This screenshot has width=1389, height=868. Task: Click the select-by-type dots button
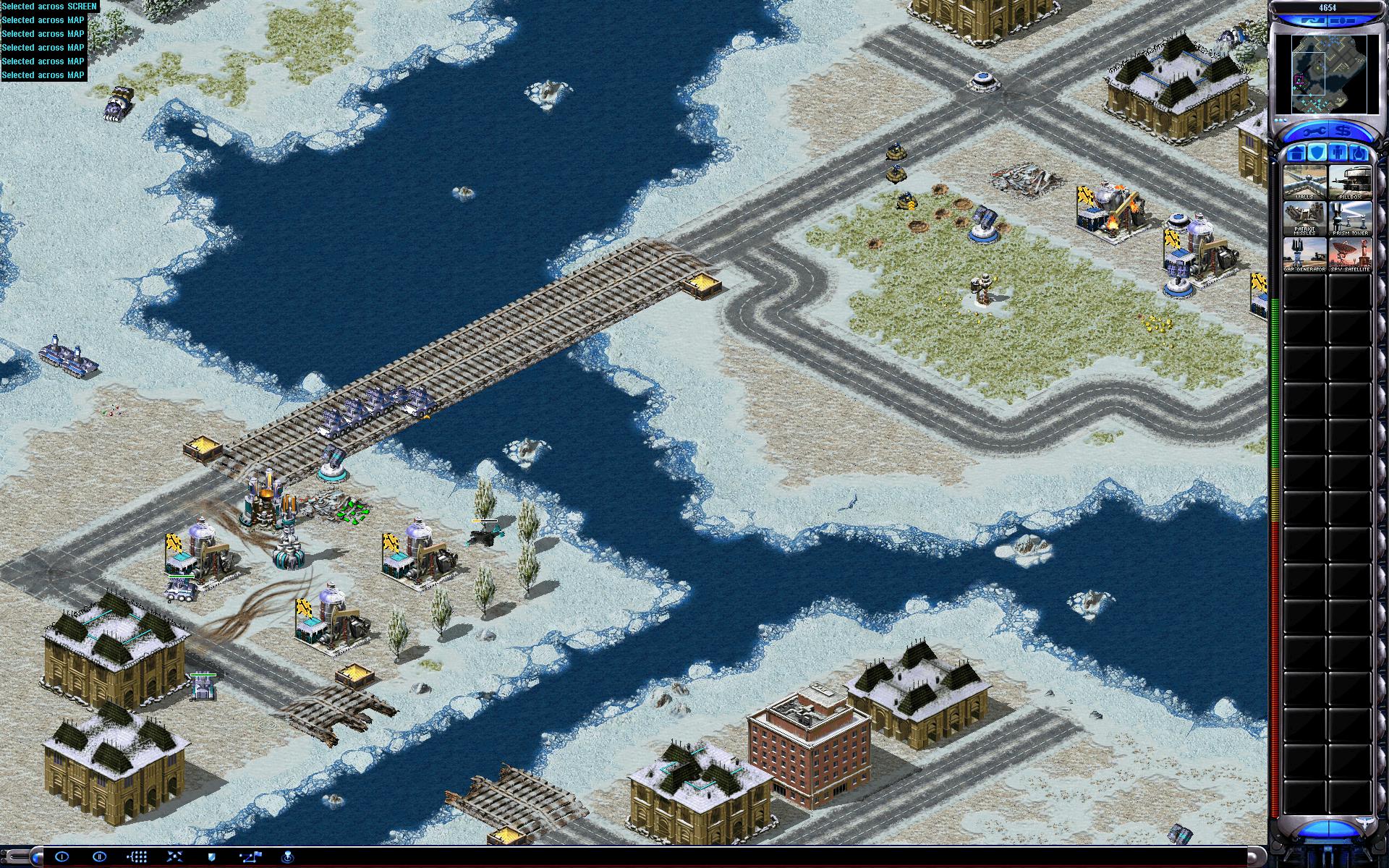coord(137,857)
